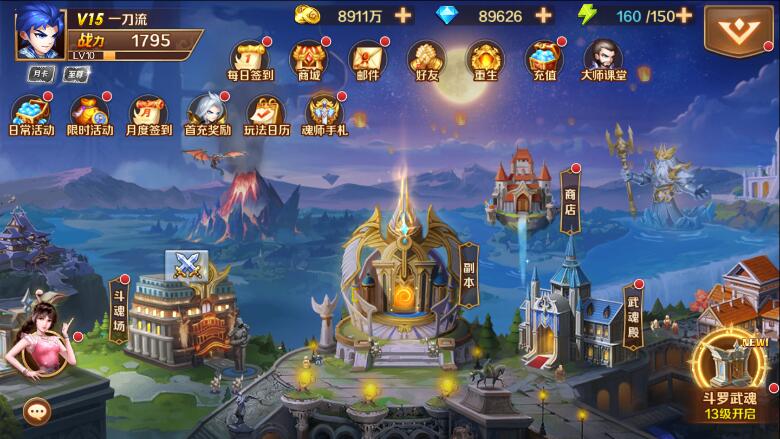Screen dimensions: 780x439
Task: Open the 大师课堂 master class icon
Action: tap(603, 60)
